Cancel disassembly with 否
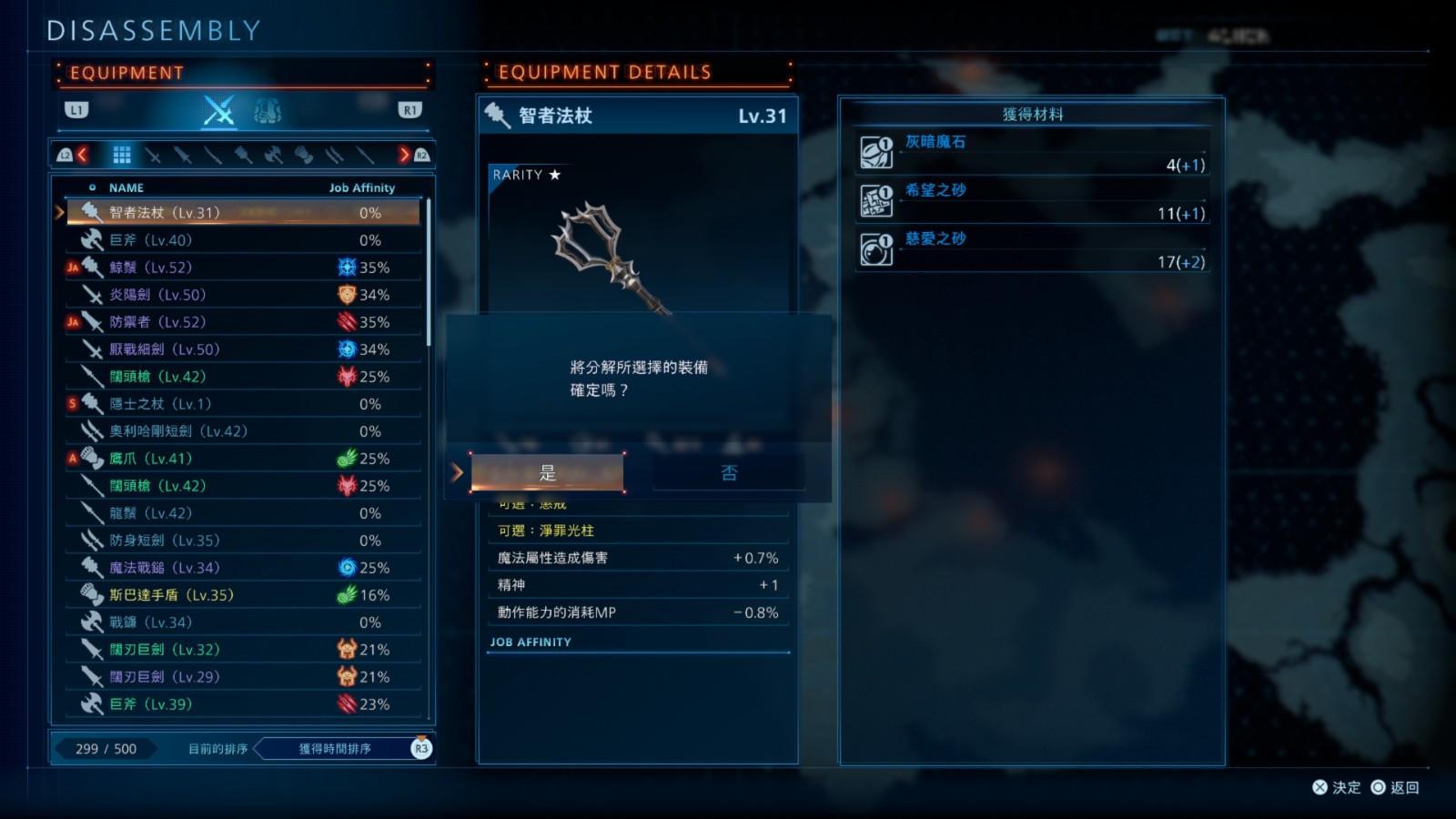This screenshot has height=819, width=1456. (x=729, y=473)
